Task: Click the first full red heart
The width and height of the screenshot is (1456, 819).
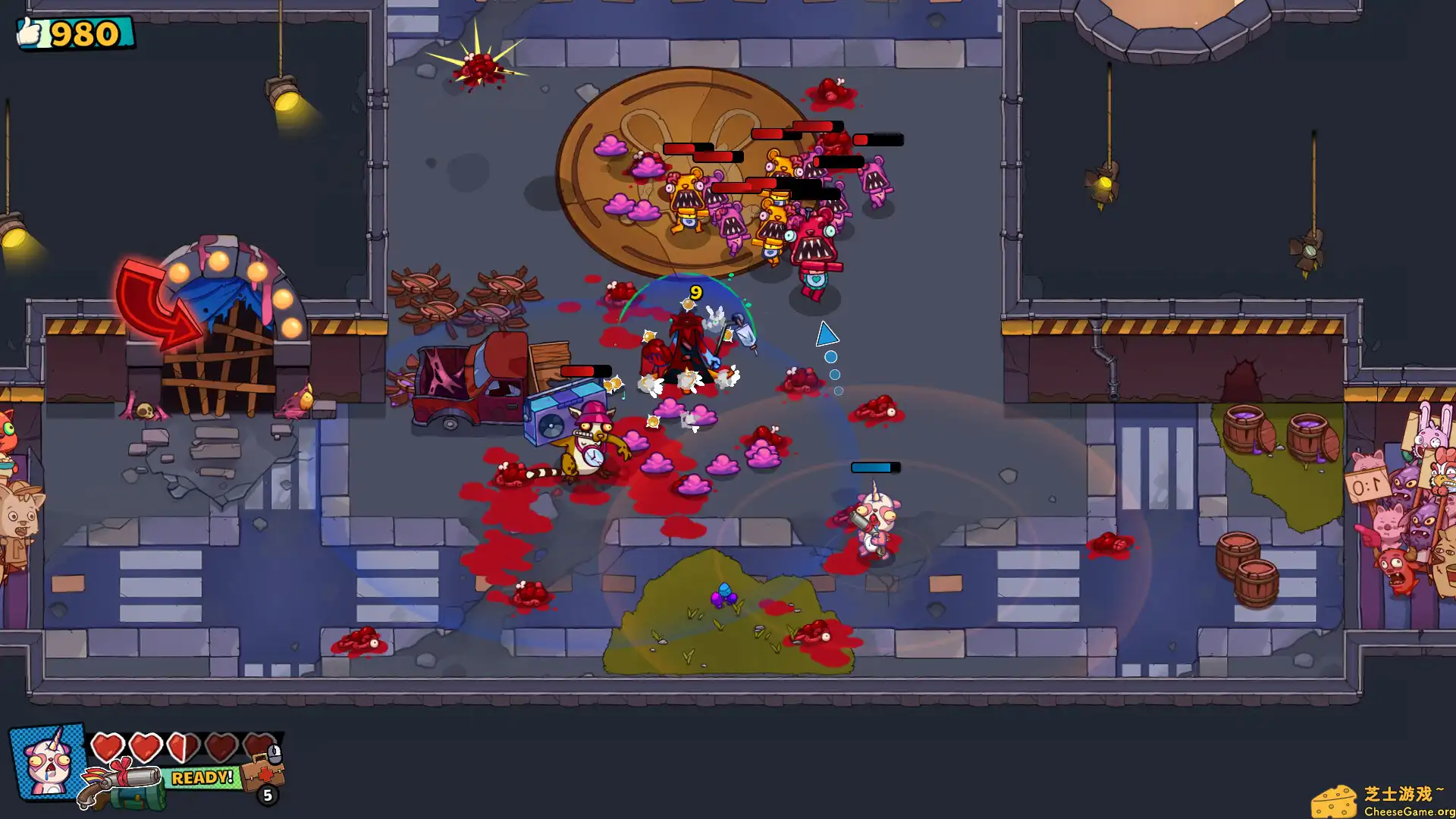Action: [x=106, y=746]
